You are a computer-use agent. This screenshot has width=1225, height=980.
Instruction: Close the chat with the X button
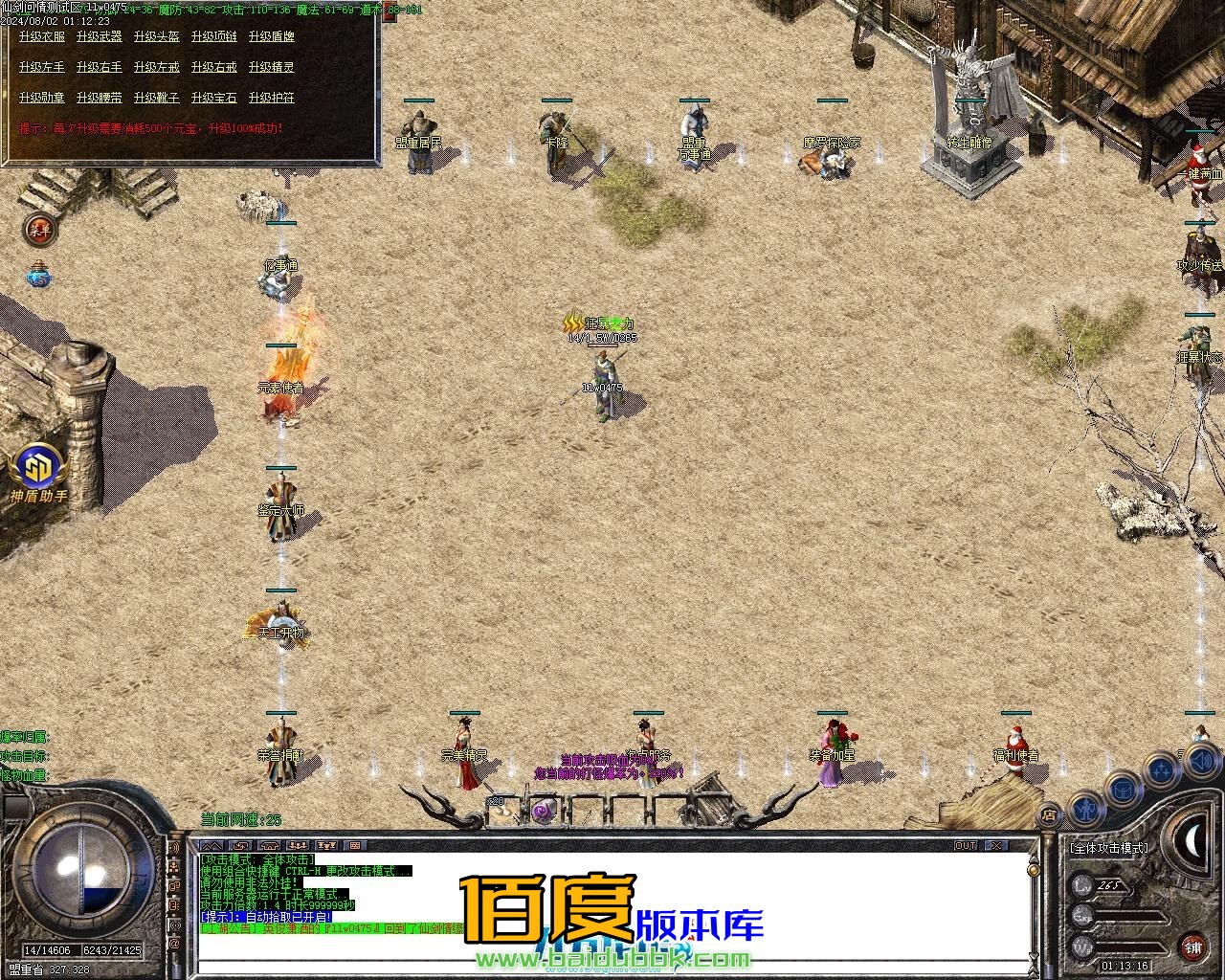point(996,846)
